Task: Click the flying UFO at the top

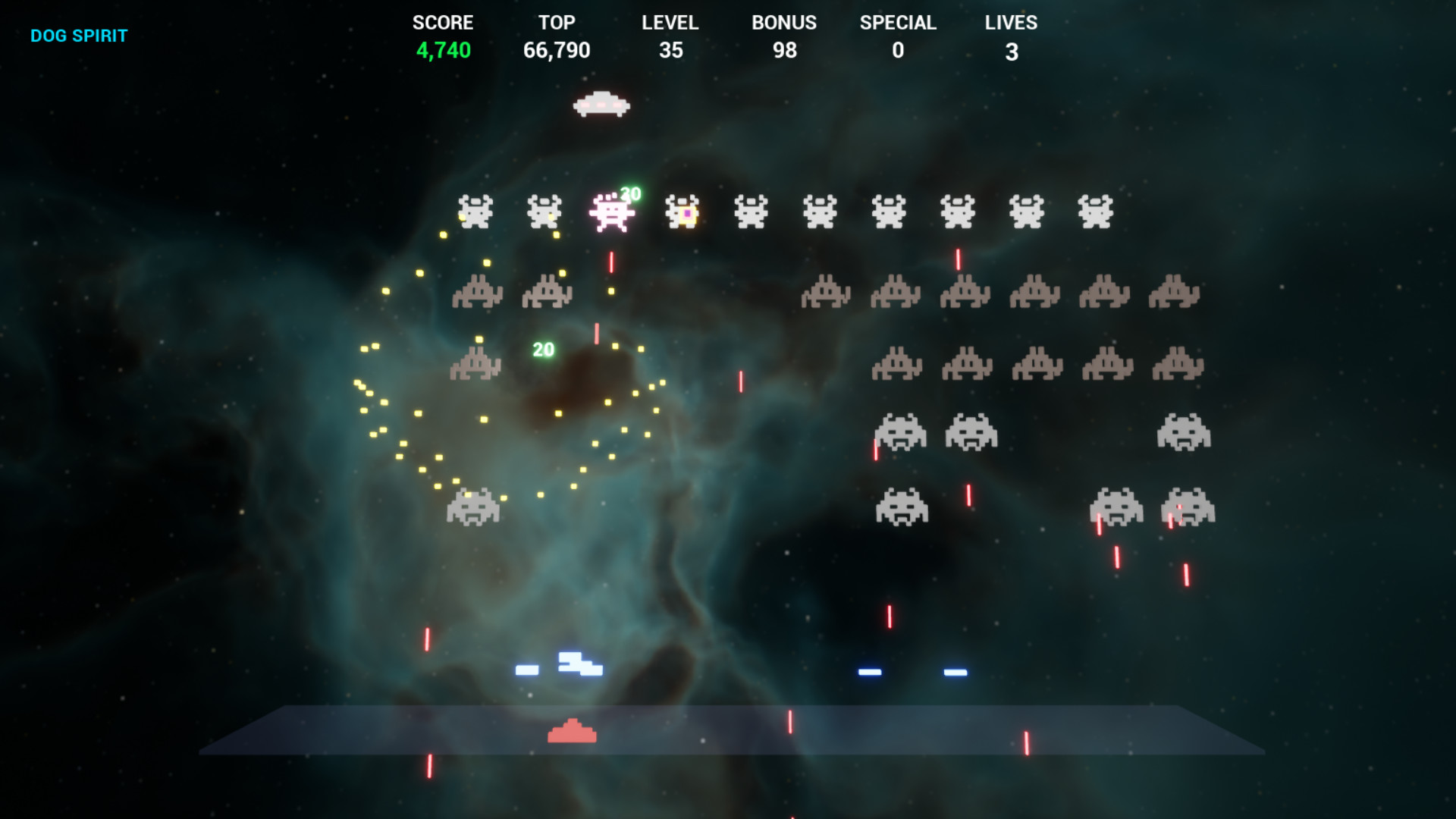Action: (601, 105)
